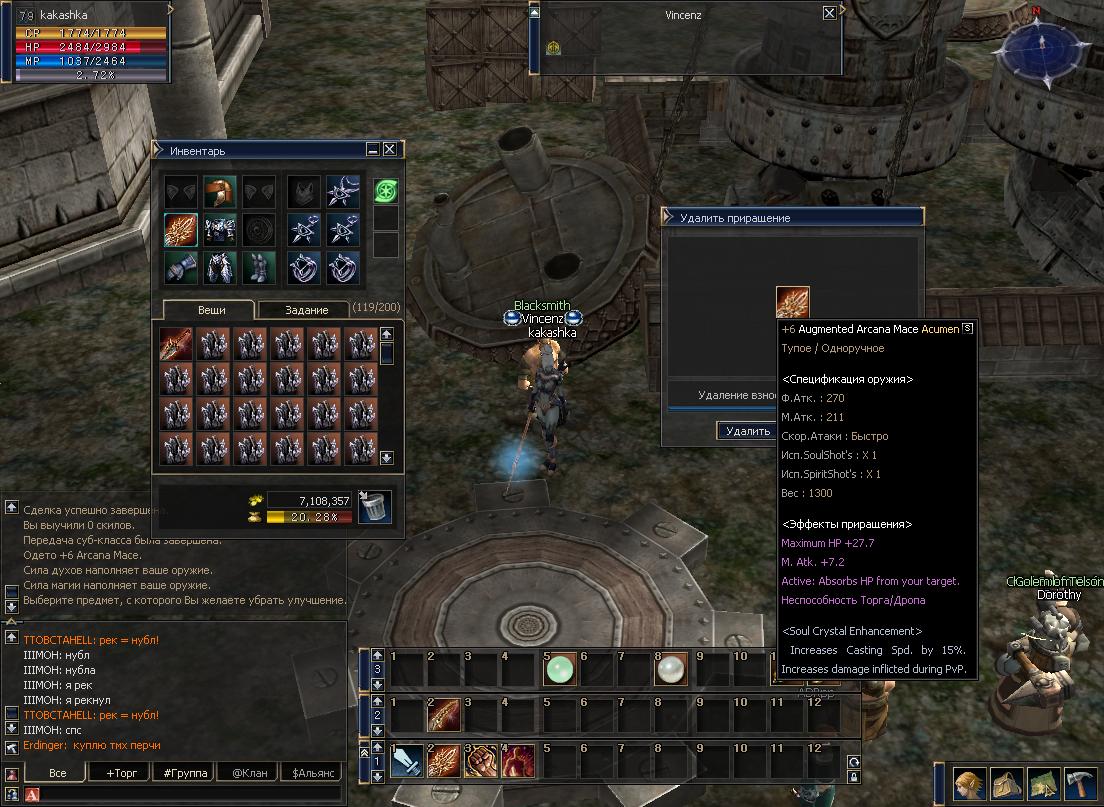The image size is (1104, 807).
Task: Show the @Клан chat channel
Action: coord(249,773)
